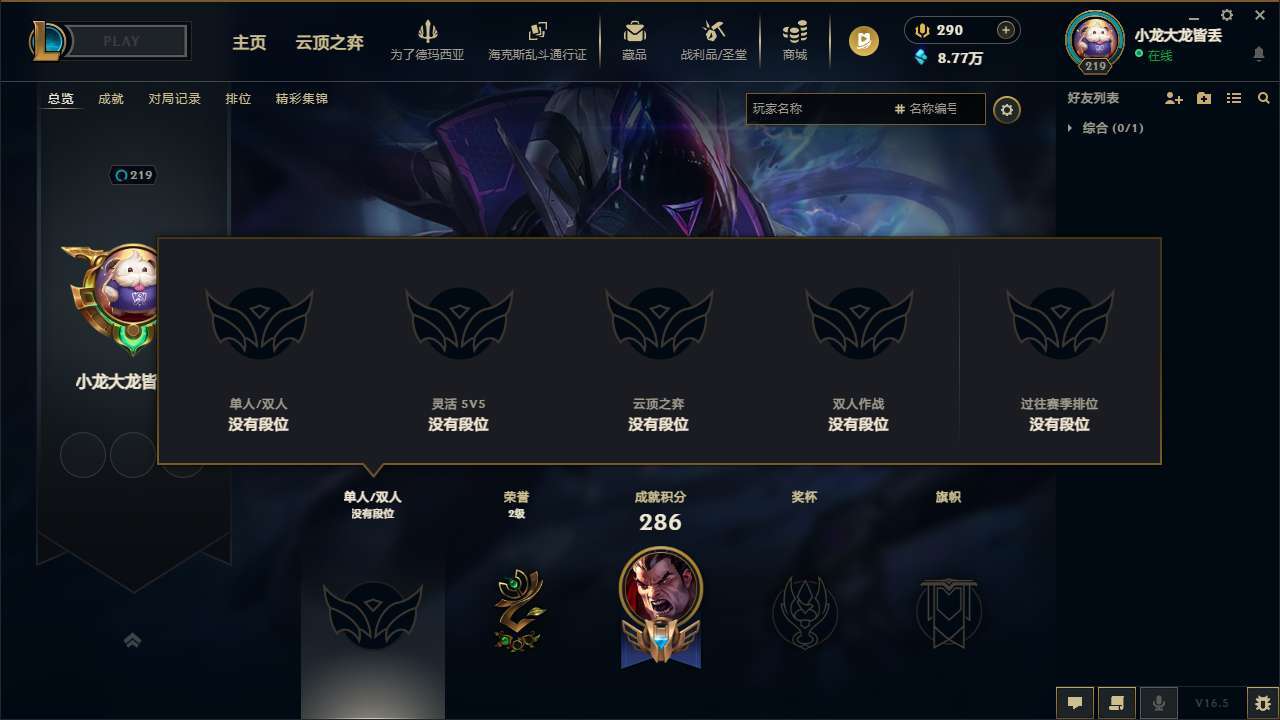Switch to the 对局记录 tab
The width and height of the screenshot is (1280, 720).
click(x=175, y=99)
